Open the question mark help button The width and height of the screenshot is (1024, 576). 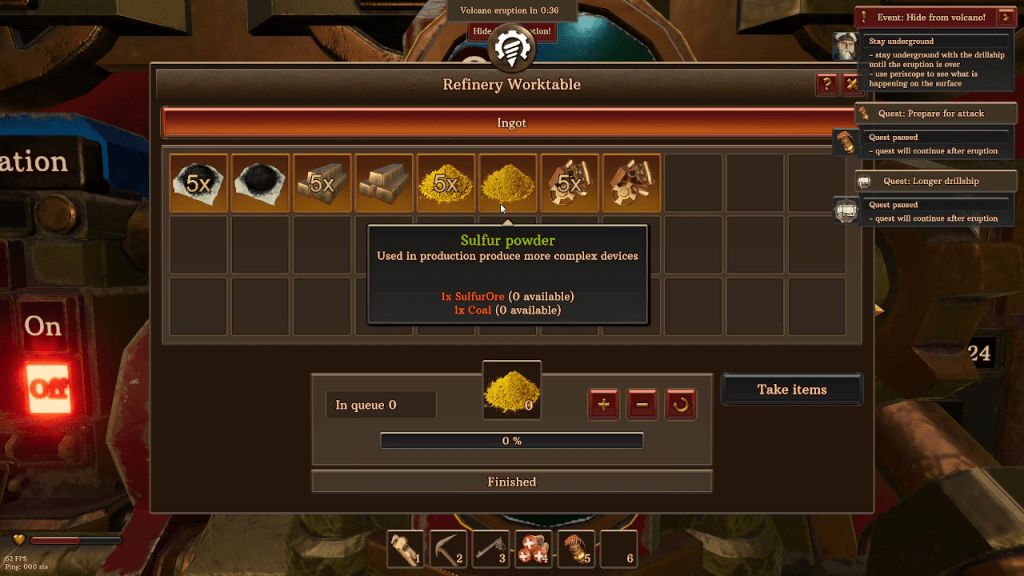click(x=827, y=84)
